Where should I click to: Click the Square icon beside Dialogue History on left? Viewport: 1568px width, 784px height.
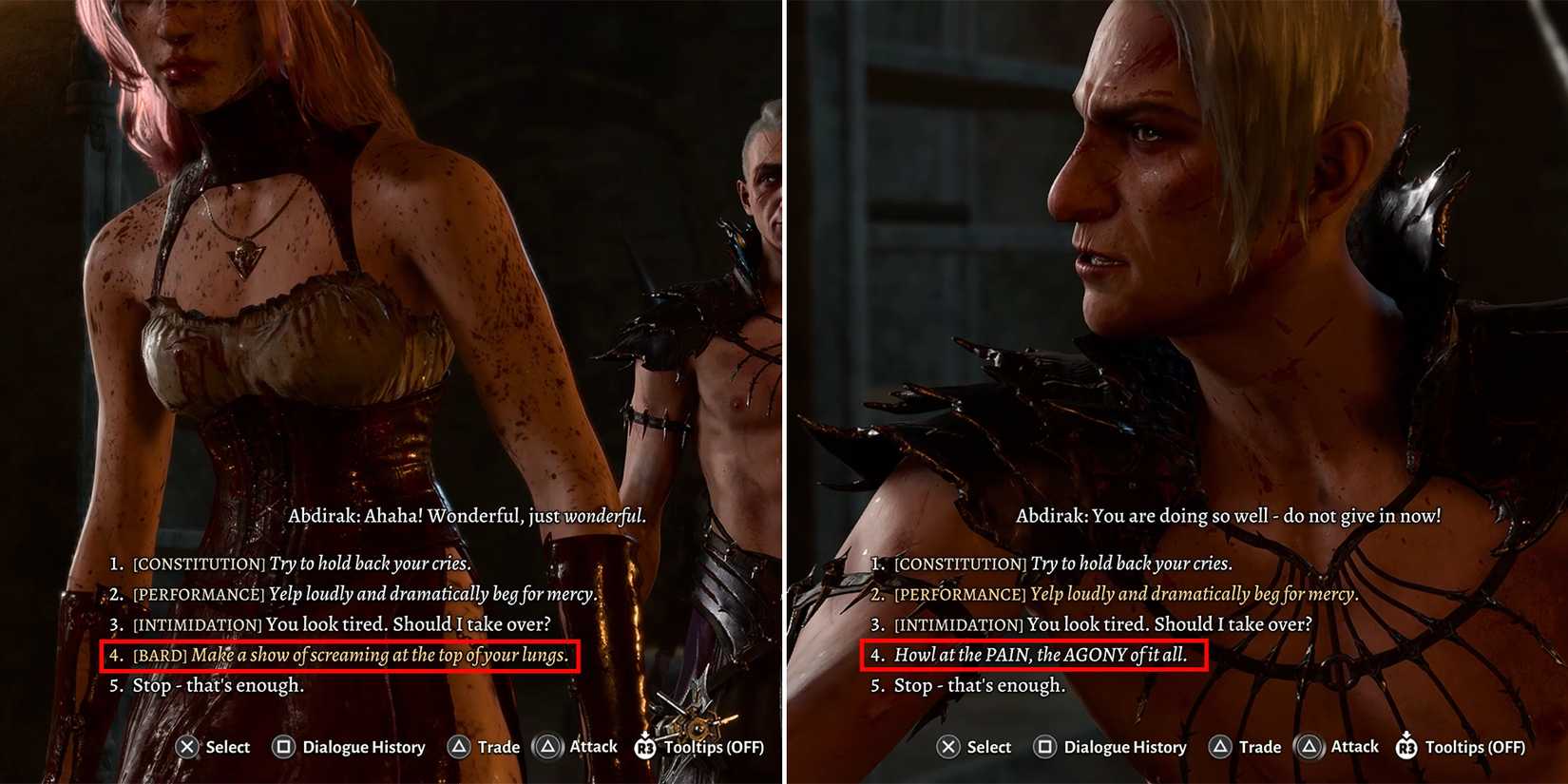click(x=282, y=747)
